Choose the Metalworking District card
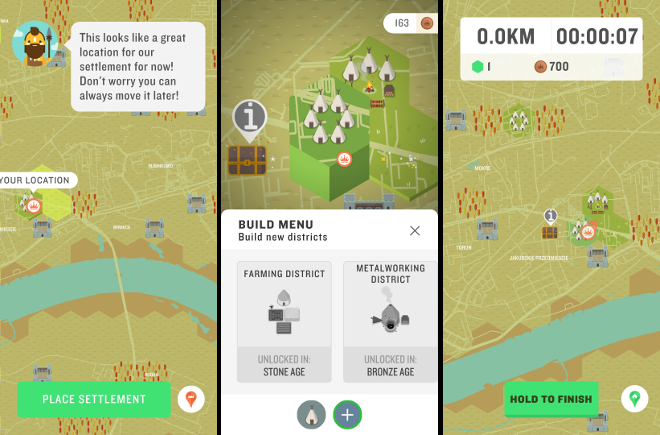Image resolution: width=660 pixels, height=435 pixels. [389, 320]
